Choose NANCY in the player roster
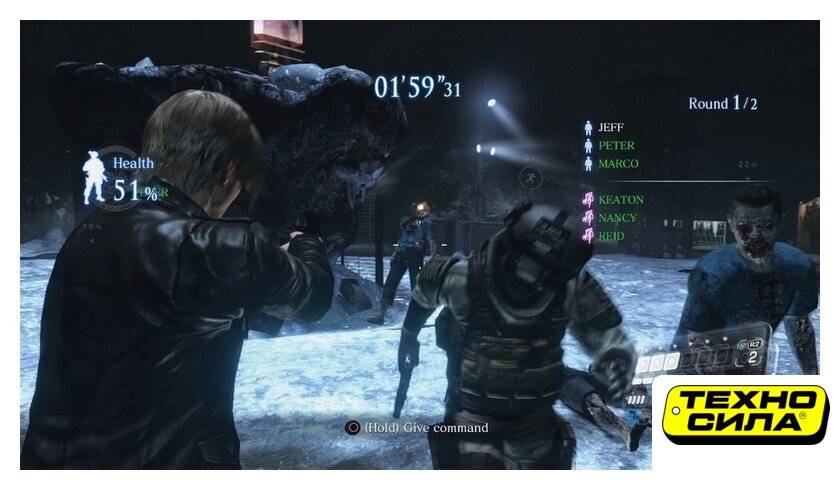Screen dimensions: 840x490 tap(618, 218)
